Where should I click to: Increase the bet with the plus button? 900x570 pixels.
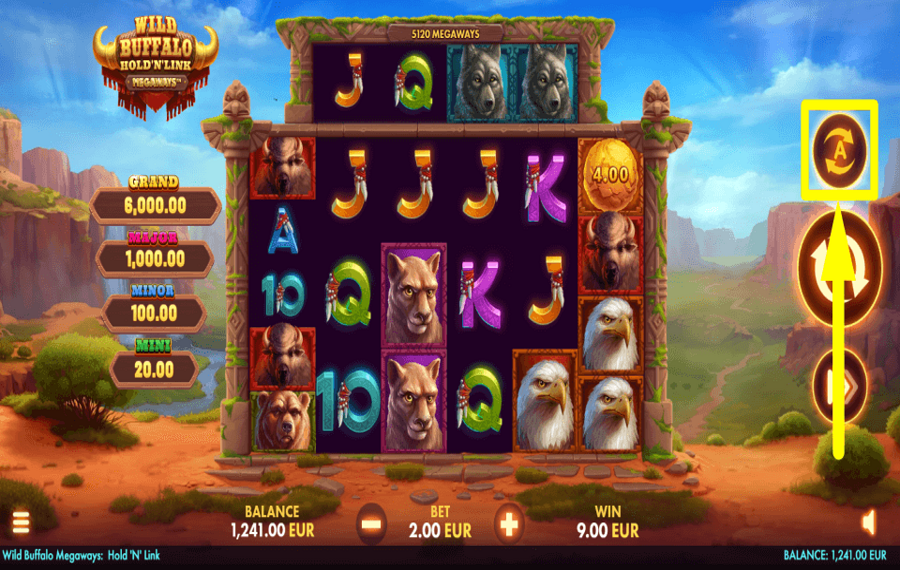point(509,522)
